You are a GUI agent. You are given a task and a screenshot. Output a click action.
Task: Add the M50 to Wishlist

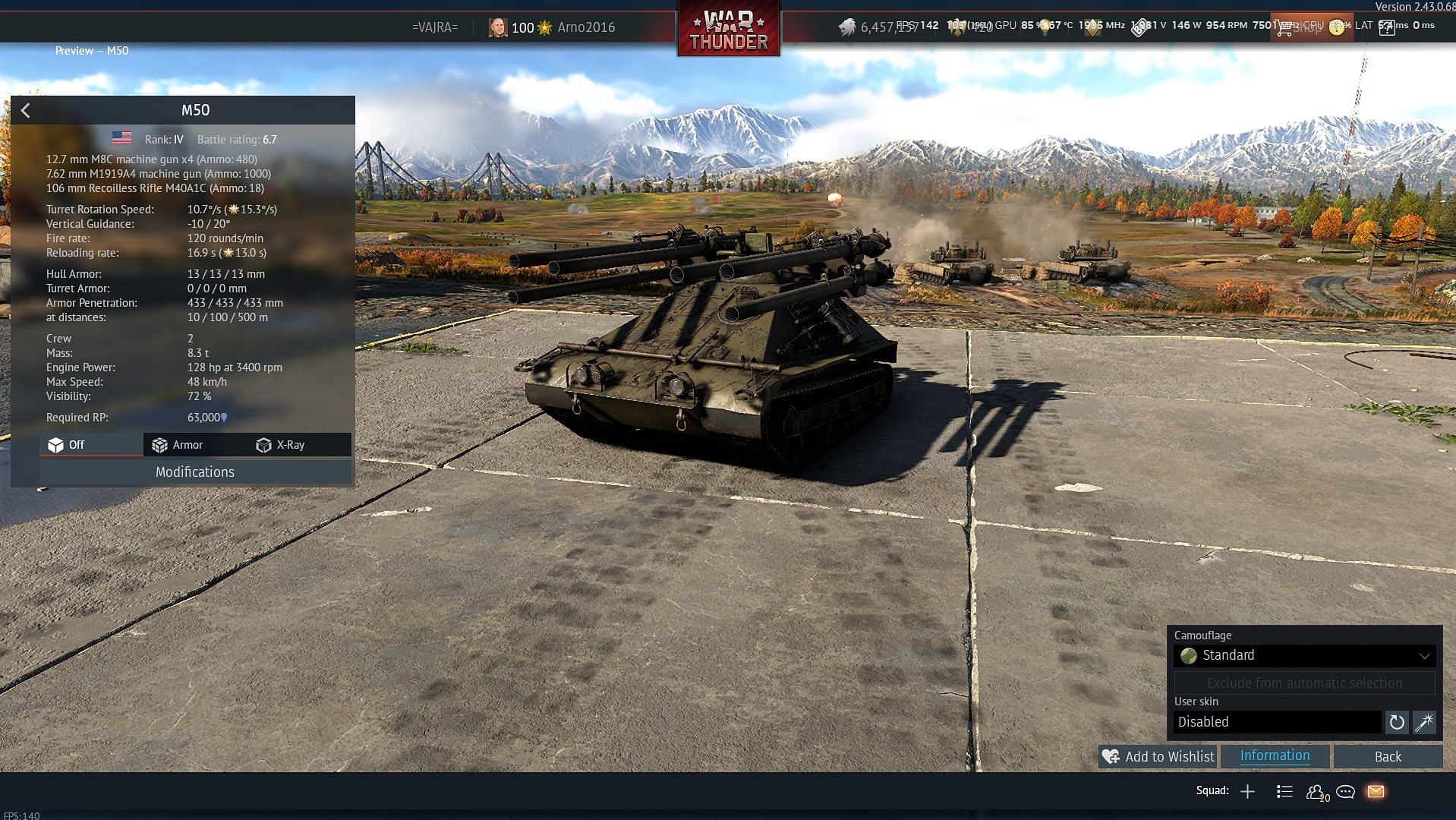[1158, 757]
